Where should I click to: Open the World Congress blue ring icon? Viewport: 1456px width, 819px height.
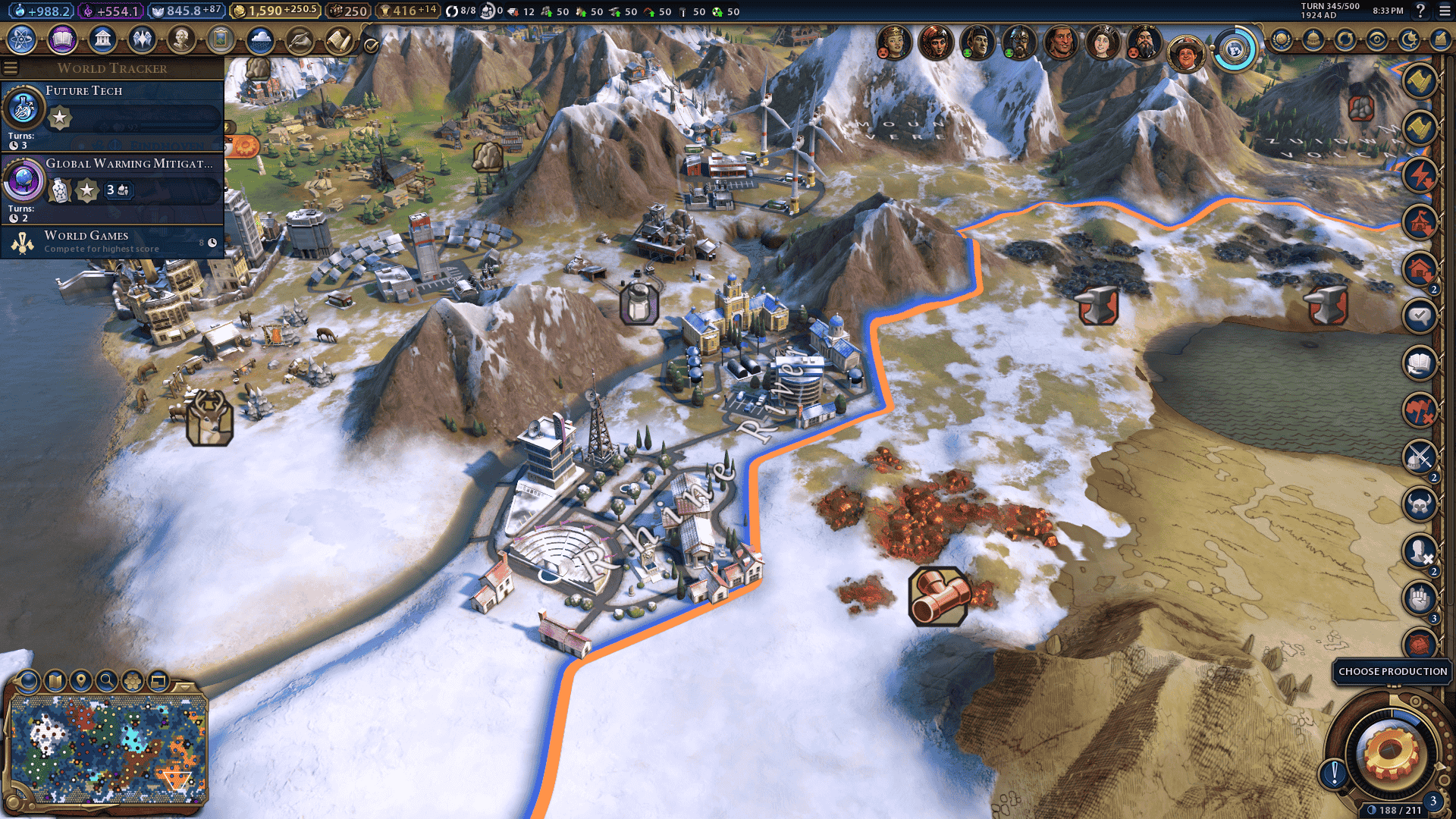1235,50
